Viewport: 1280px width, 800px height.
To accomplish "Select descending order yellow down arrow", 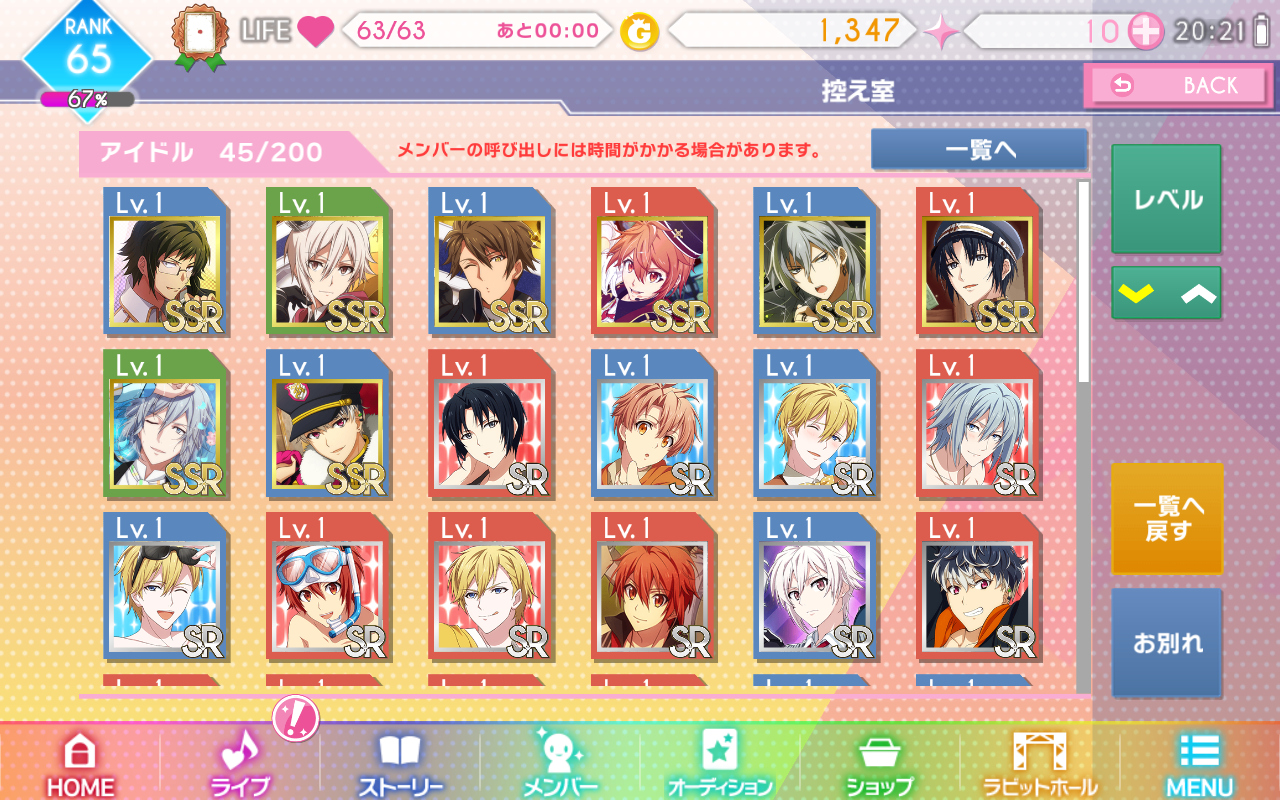I will (x=1138, y=293).
